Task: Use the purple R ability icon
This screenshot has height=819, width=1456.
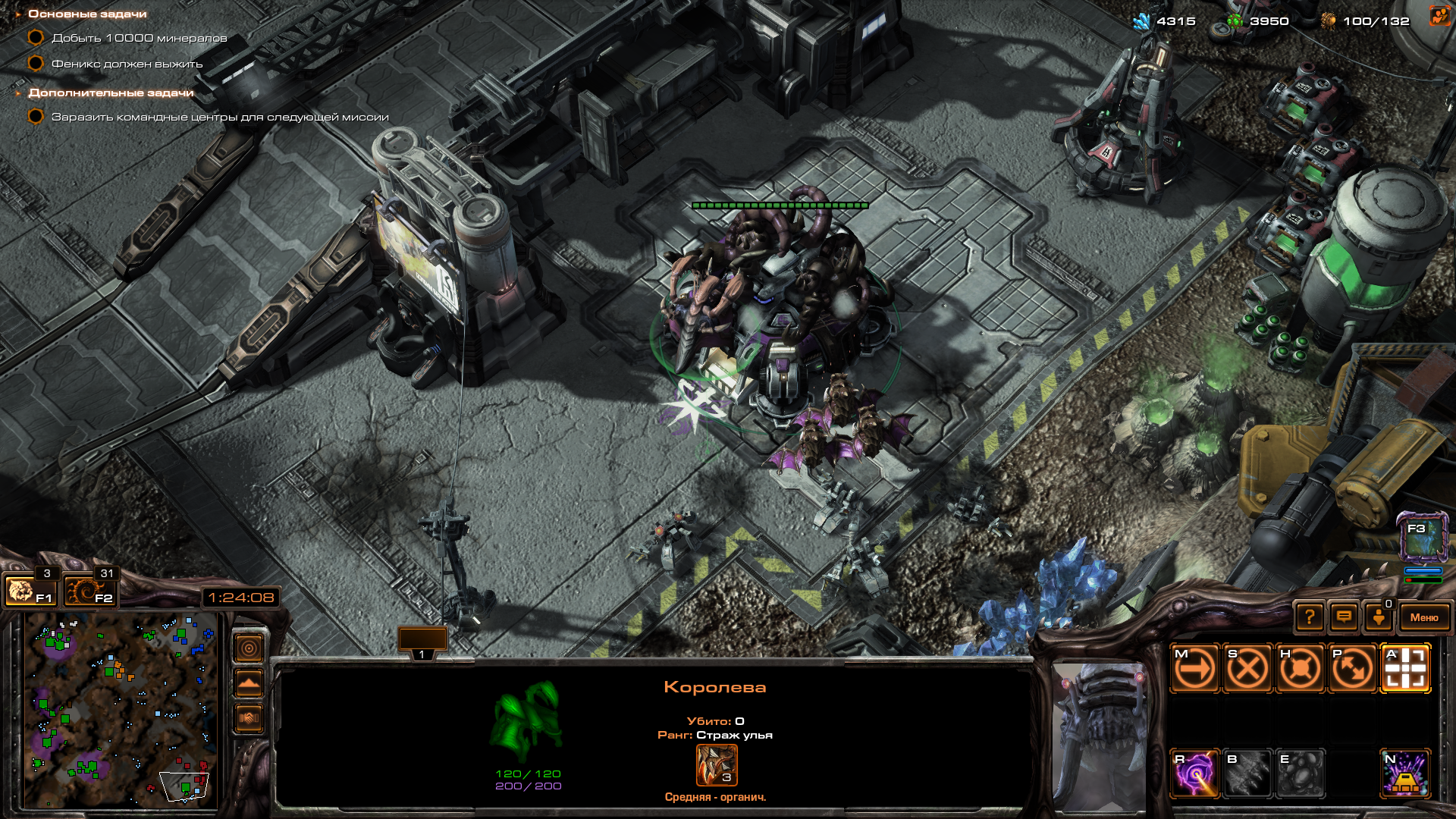Action: pyautogui.click(x=1195, y=773)
